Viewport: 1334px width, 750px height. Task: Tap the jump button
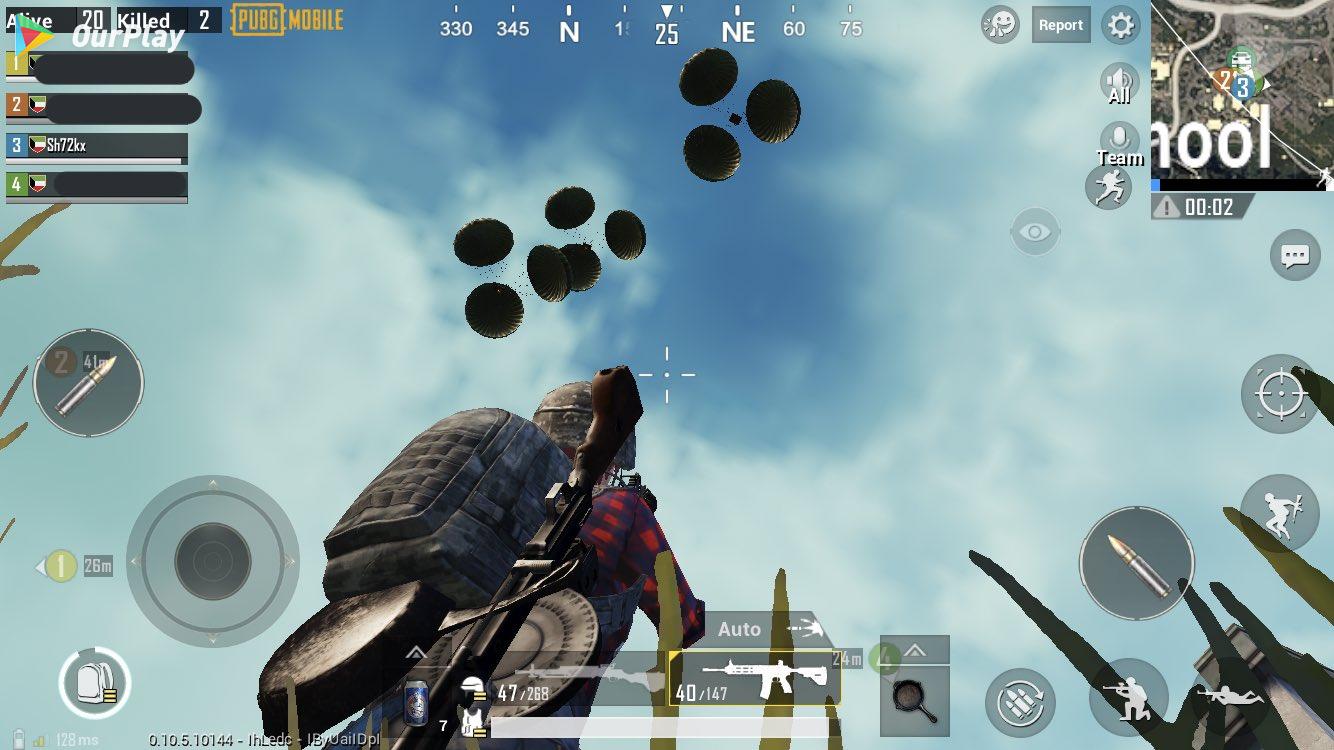click(1278, 514)
